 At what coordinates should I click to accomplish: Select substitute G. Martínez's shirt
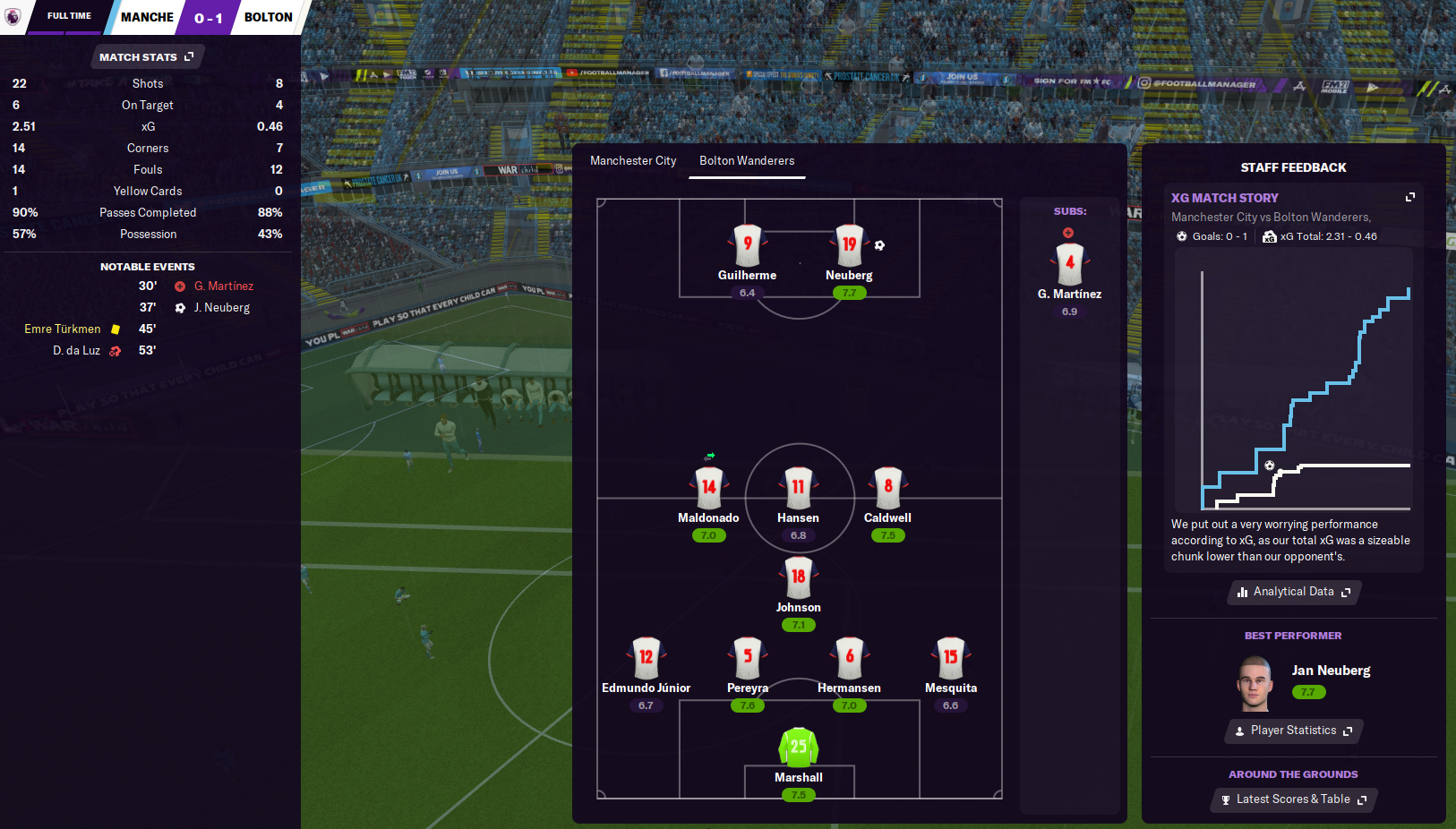[x=1069, y=264]
